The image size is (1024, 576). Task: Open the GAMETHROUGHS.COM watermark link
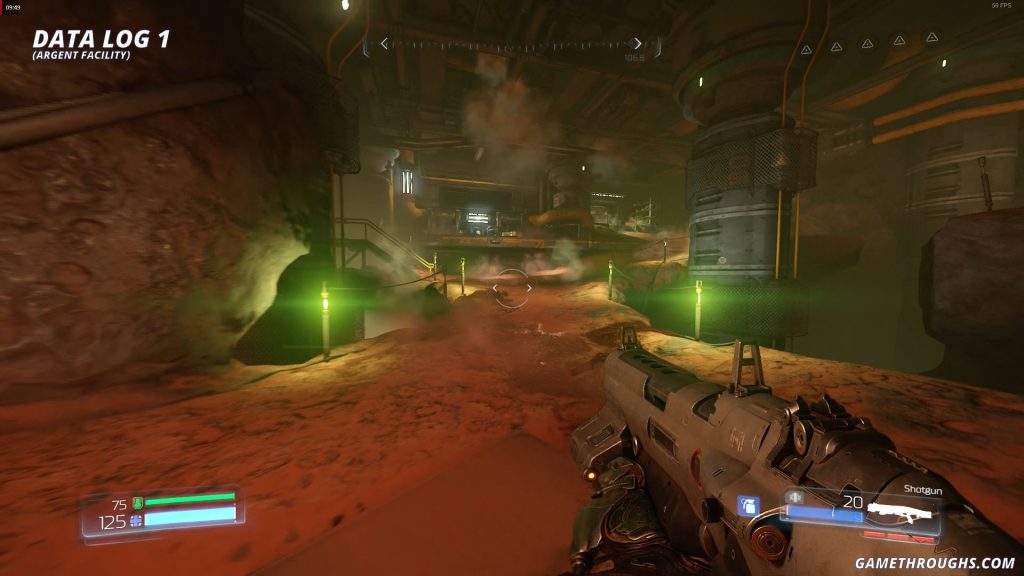pyautogui.click(x=935, y=563)
